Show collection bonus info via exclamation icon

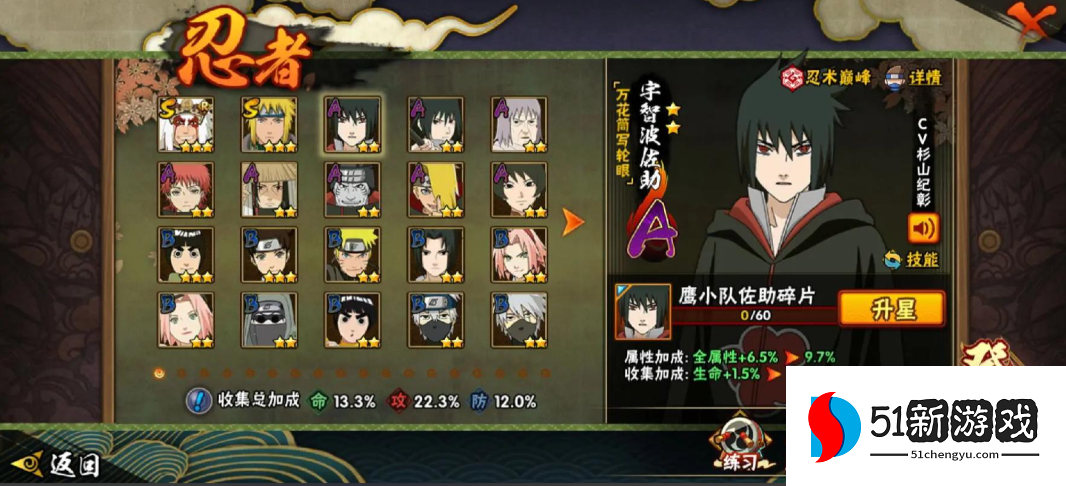click(198, 401)
